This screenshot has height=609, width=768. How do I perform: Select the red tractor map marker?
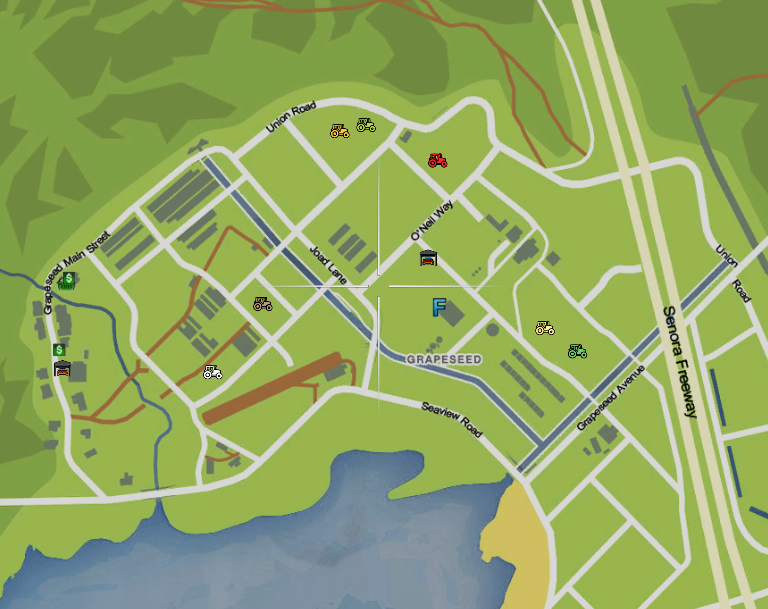point(437,160)
